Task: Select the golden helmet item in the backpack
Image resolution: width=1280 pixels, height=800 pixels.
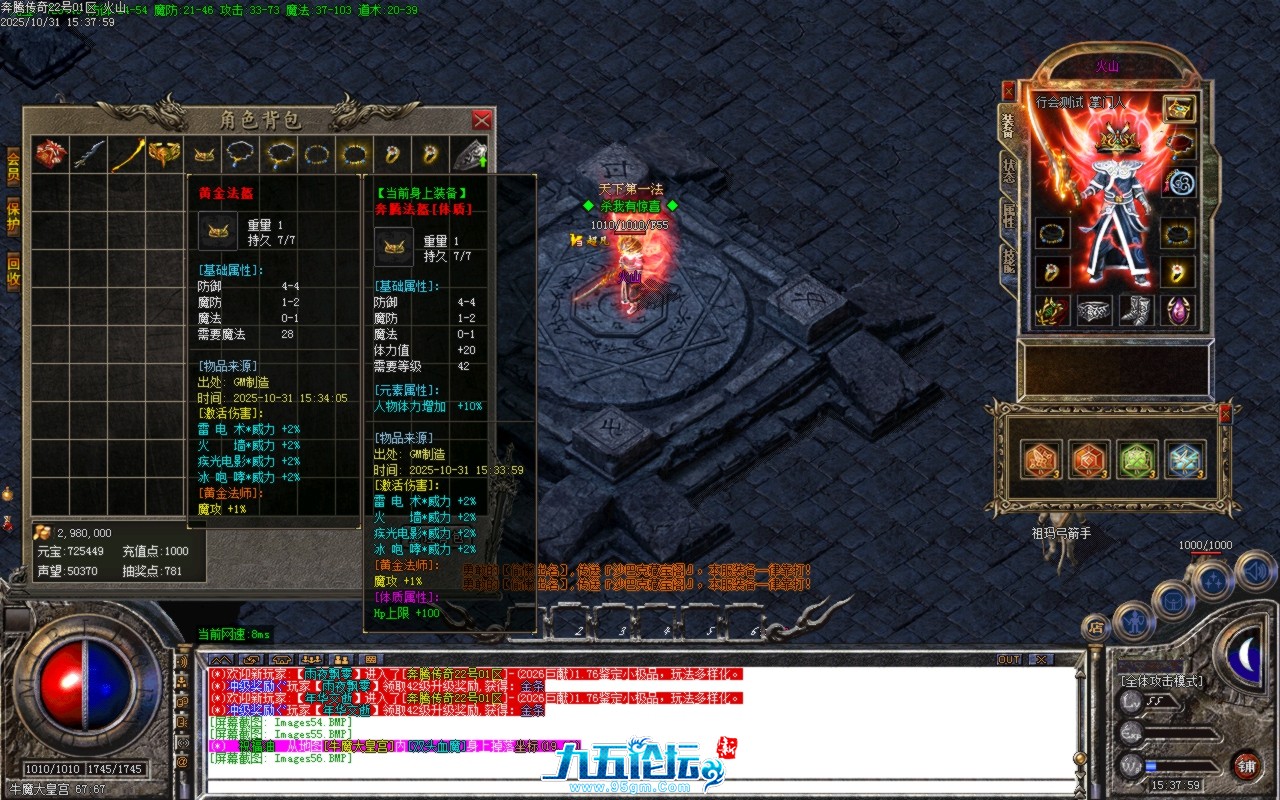Action: (203, 154)
